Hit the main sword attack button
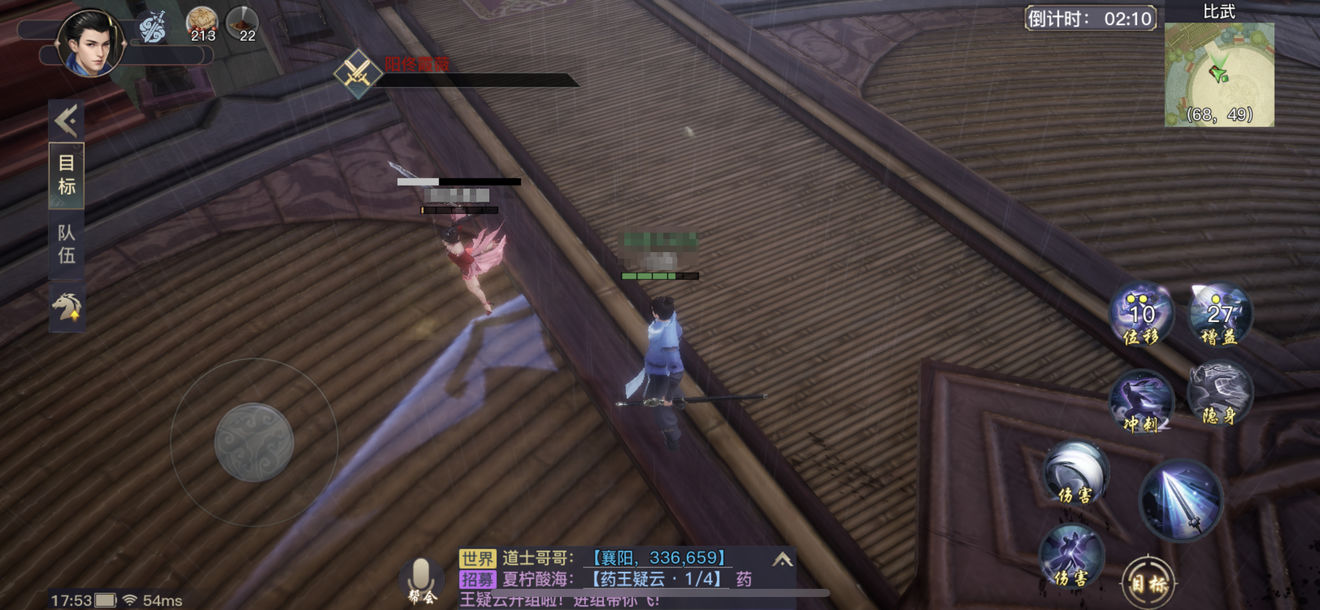 point(1181,500)
